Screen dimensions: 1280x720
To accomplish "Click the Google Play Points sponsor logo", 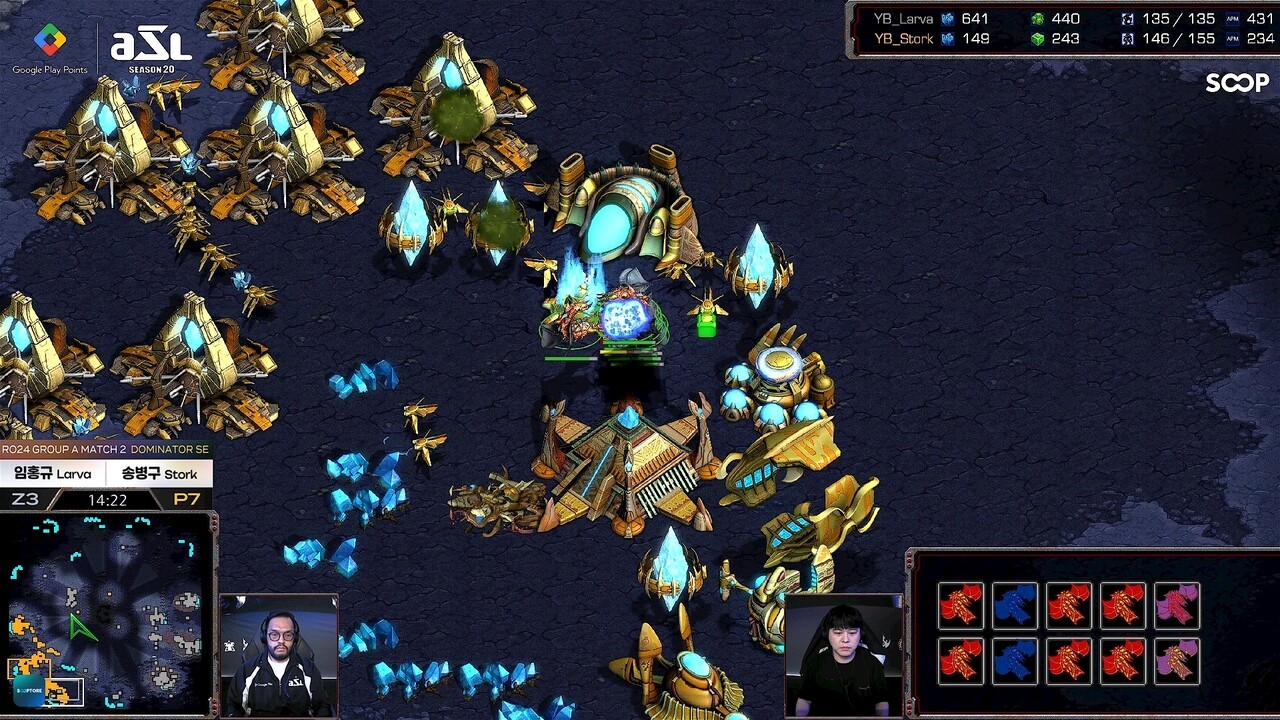I will pos(49,48).
